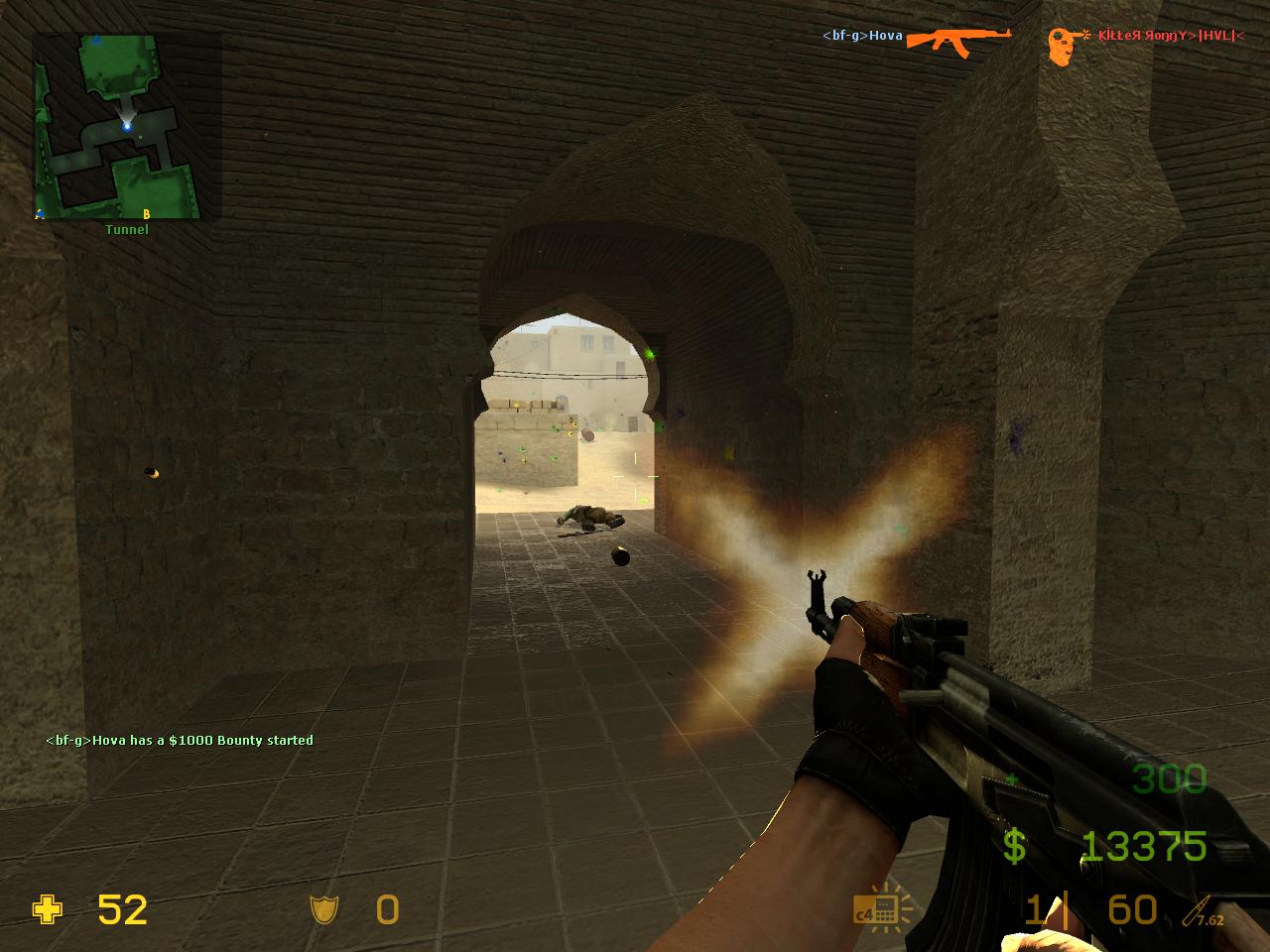Click the bombsite B marker on radar

click(147, 213)
